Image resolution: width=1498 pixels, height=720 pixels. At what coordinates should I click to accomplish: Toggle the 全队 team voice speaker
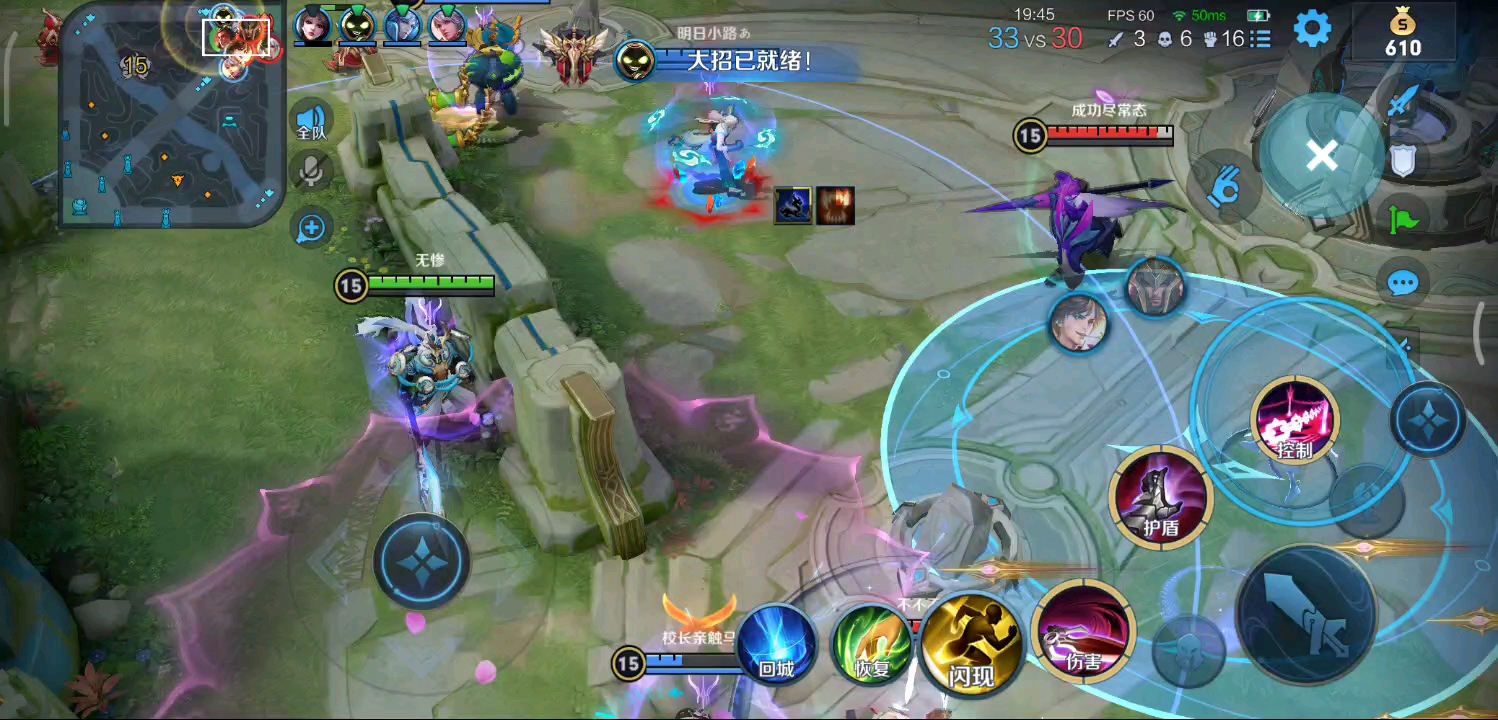312,121
